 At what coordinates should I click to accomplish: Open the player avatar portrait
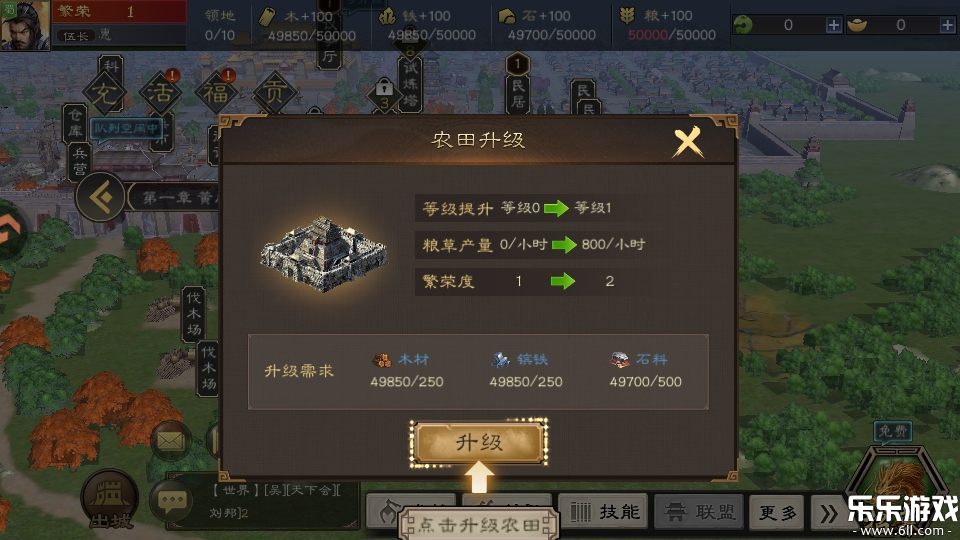25,25
